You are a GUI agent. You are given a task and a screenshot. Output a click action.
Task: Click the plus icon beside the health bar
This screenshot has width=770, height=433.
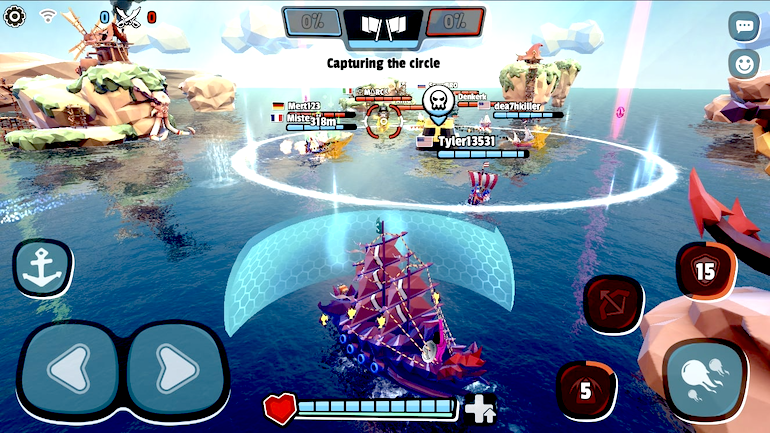coord(480,407)
